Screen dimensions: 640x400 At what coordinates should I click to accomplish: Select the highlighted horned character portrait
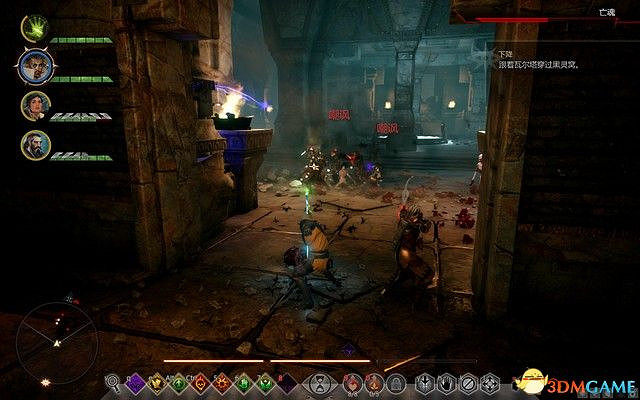(x=31, y=67)
